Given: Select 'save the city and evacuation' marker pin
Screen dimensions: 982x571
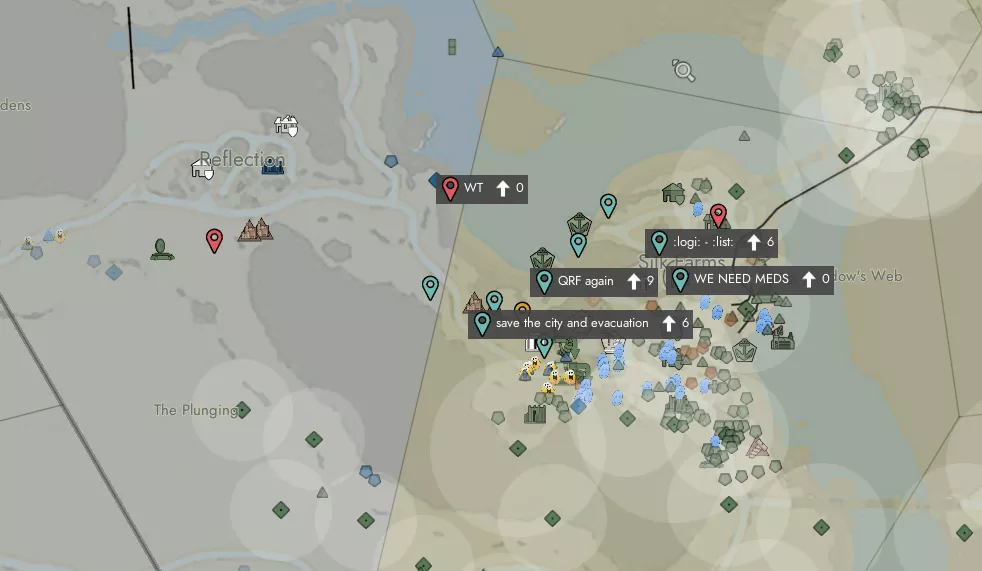Looking at the screenshot, I should tap(482, 323).
